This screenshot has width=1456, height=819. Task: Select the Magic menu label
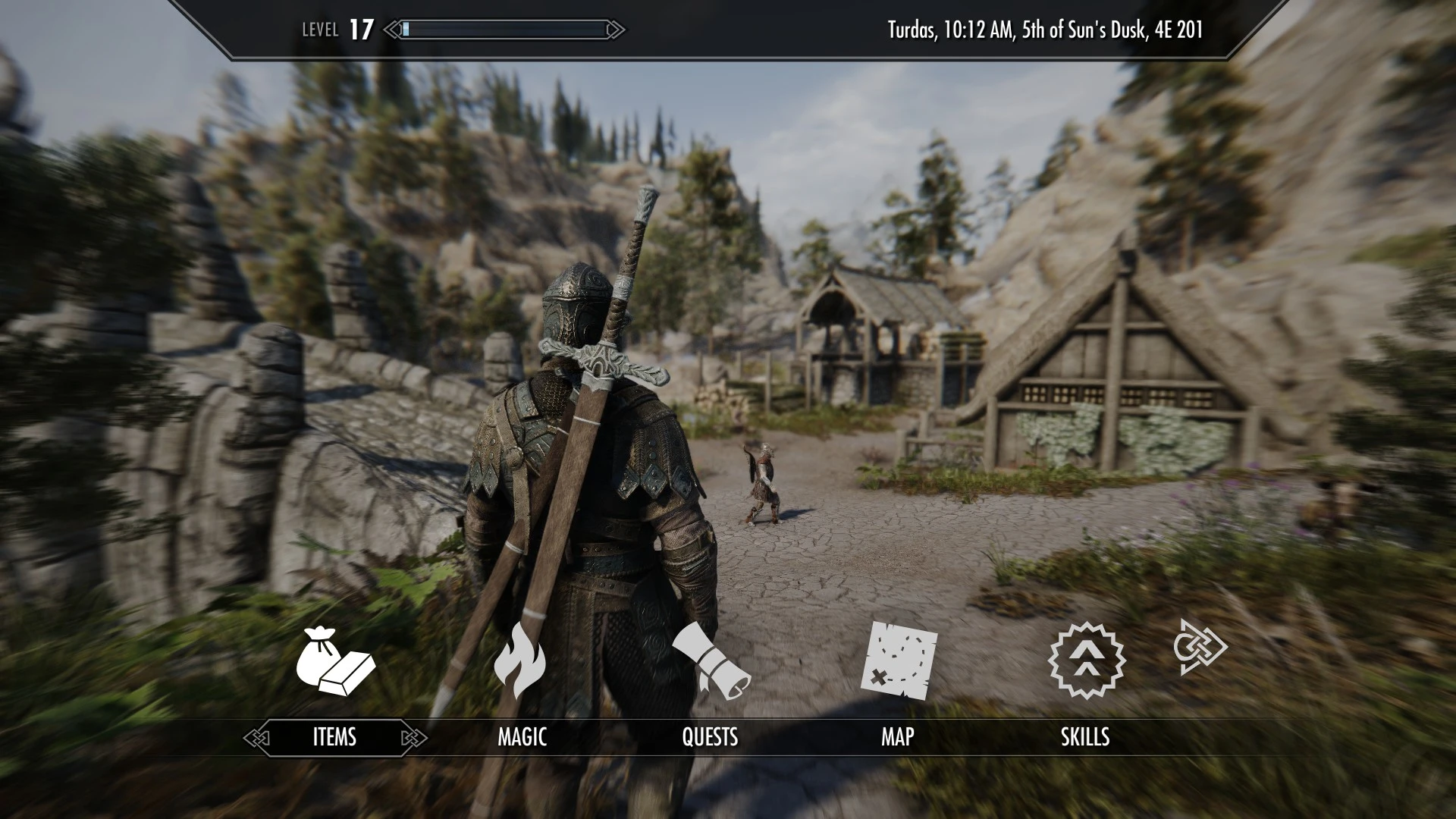[522, 737]
